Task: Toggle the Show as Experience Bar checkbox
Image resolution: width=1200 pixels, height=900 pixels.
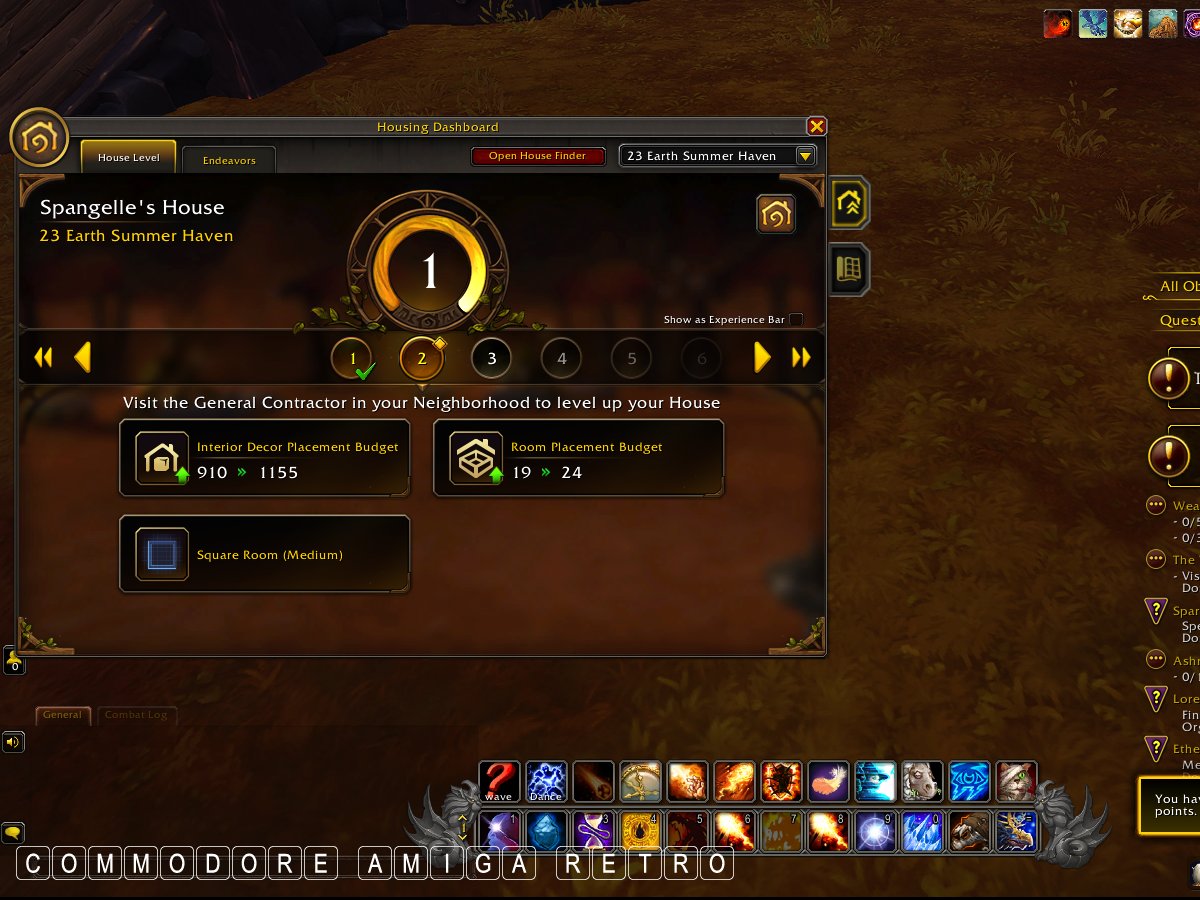Action: 796,320
